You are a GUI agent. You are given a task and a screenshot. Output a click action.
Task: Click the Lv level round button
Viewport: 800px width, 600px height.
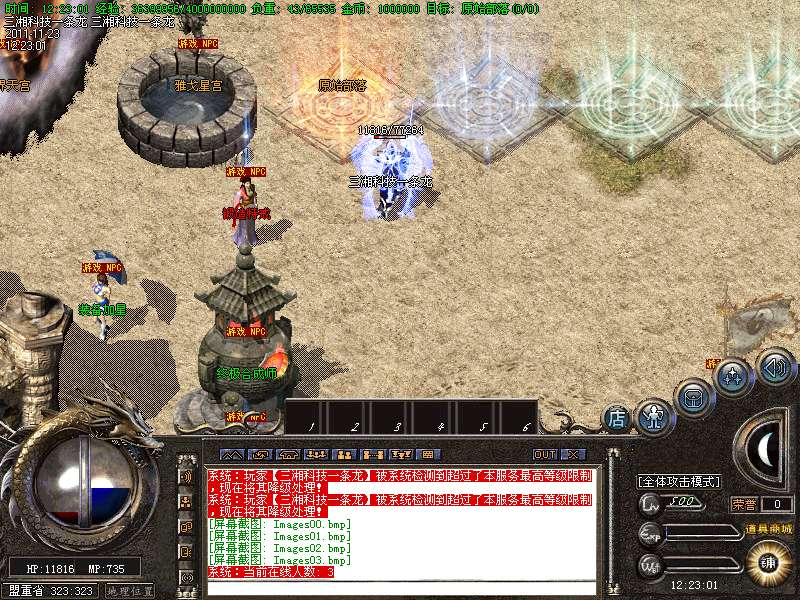coord(651,502)
